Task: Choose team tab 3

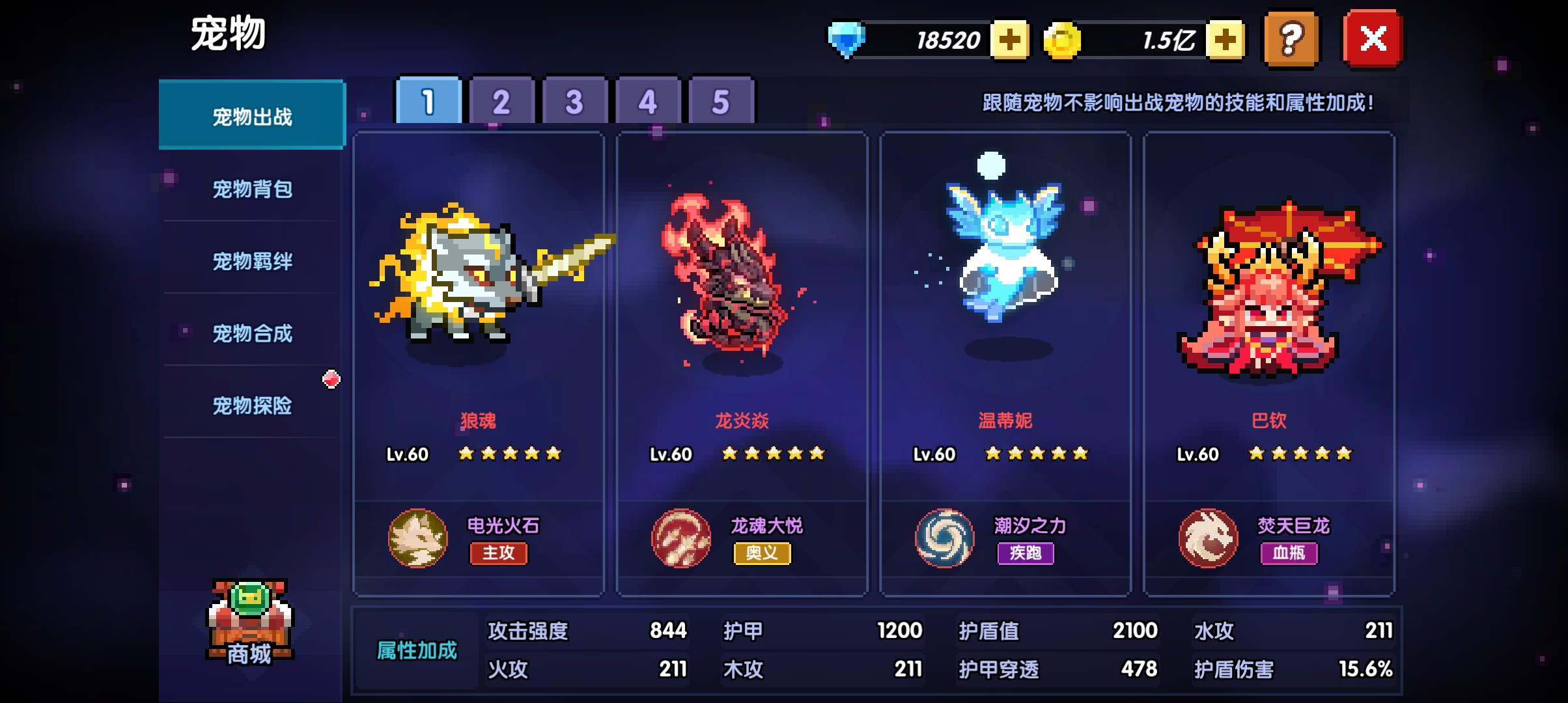Action: coord(574,102)
